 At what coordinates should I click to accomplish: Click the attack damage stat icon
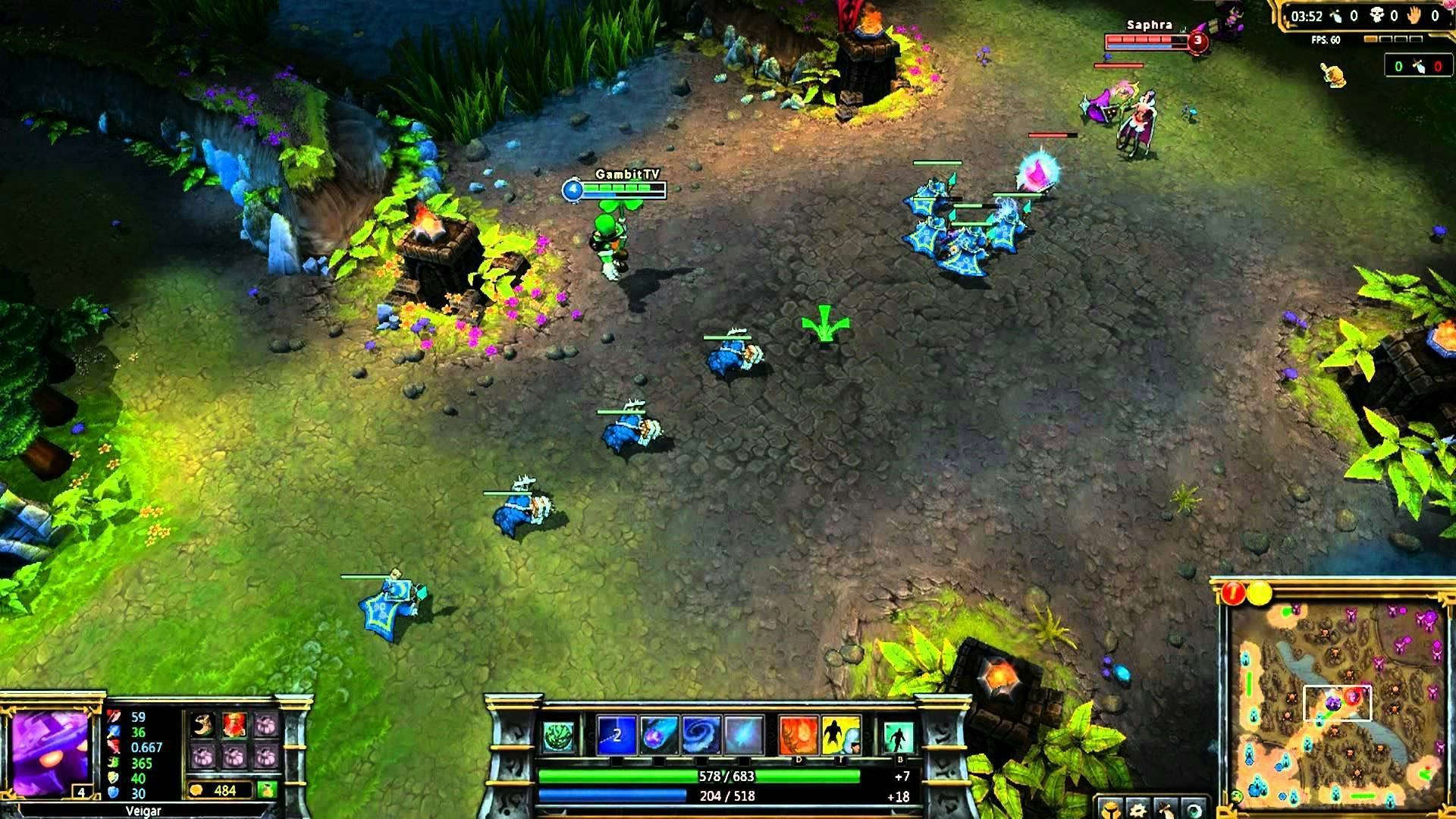pos(112,717)
